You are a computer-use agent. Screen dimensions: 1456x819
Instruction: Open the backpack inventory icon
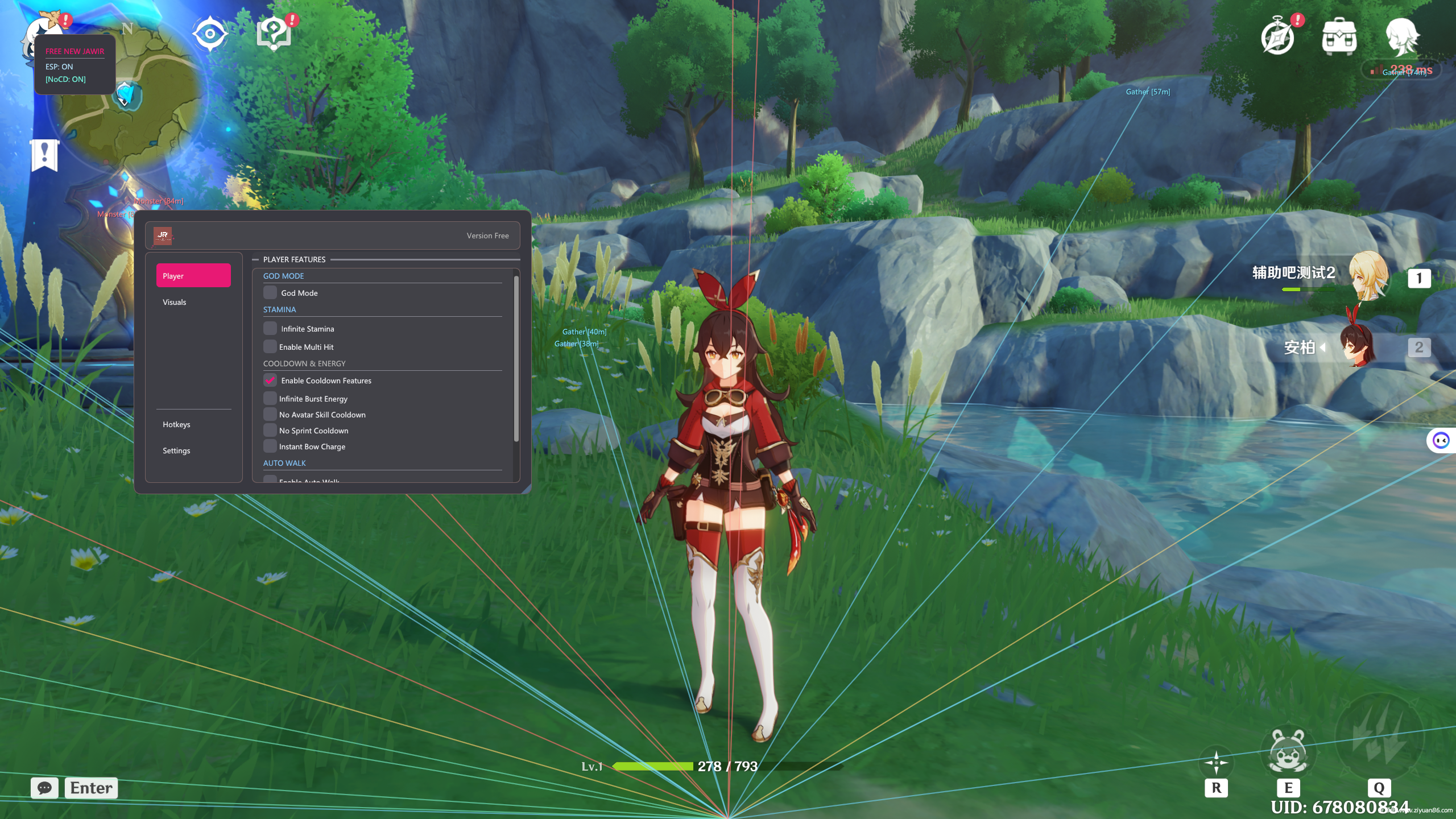[1339, 37]
